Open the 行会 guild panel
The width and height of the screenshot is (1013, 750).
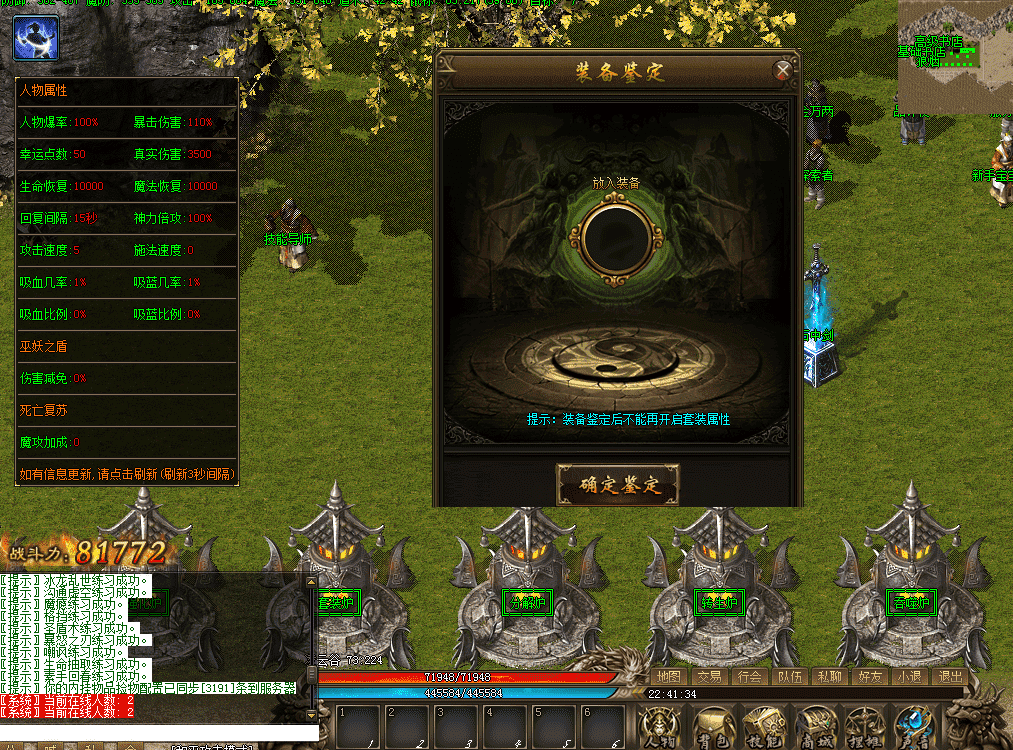(x=749, y=676)
